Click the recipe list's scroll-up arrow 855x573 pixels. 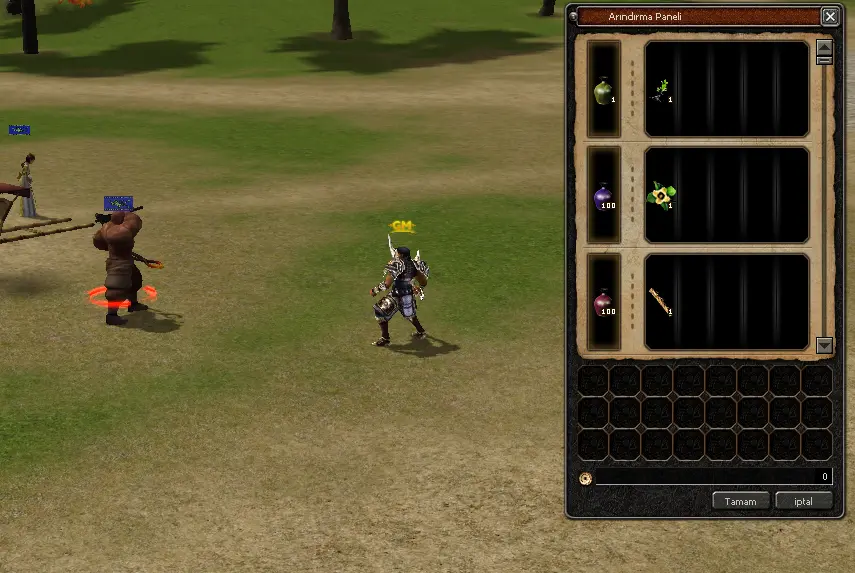(x=824, y=46)
